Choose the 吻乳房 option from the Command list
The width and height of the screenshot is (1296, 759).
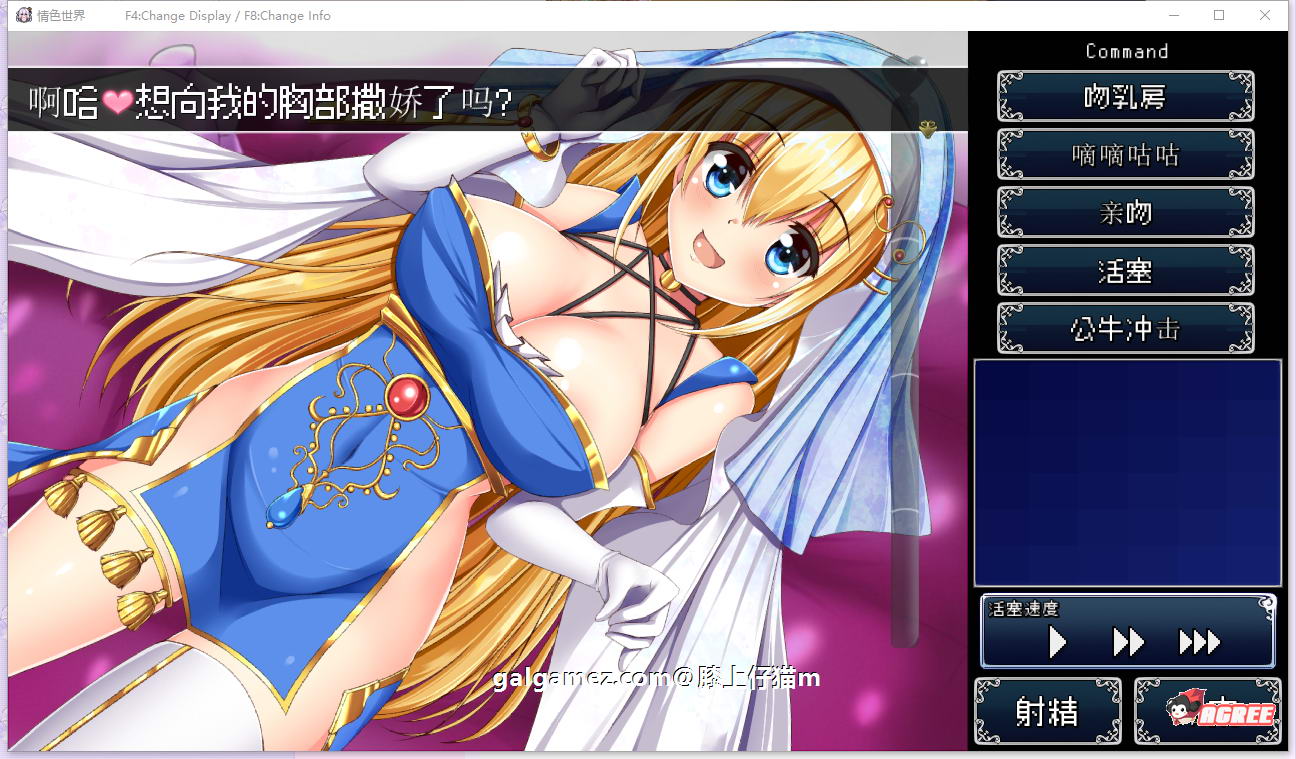click(1125, 96)
